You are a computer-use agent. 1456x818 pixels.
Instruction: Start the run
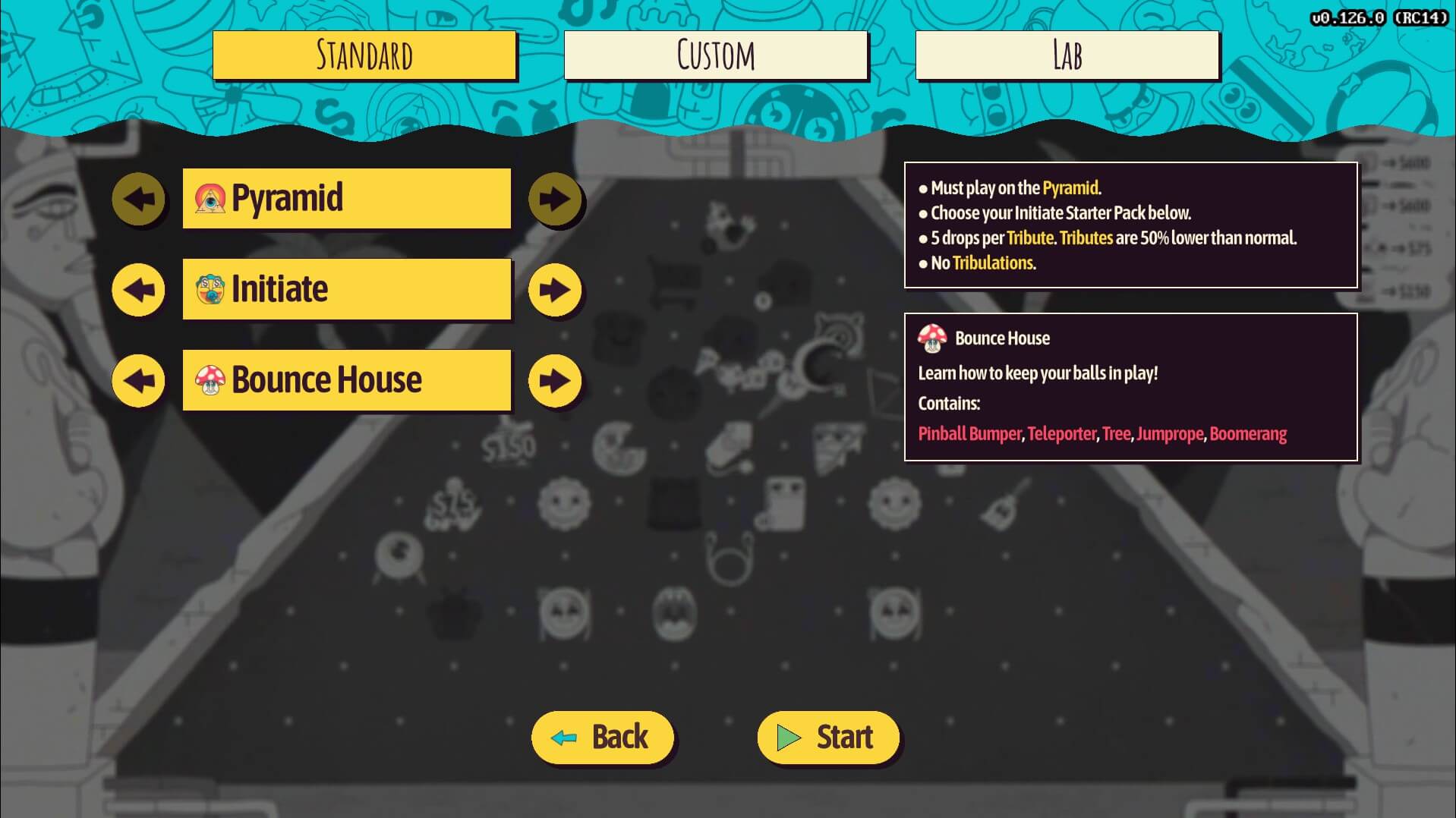coord(827,737)
